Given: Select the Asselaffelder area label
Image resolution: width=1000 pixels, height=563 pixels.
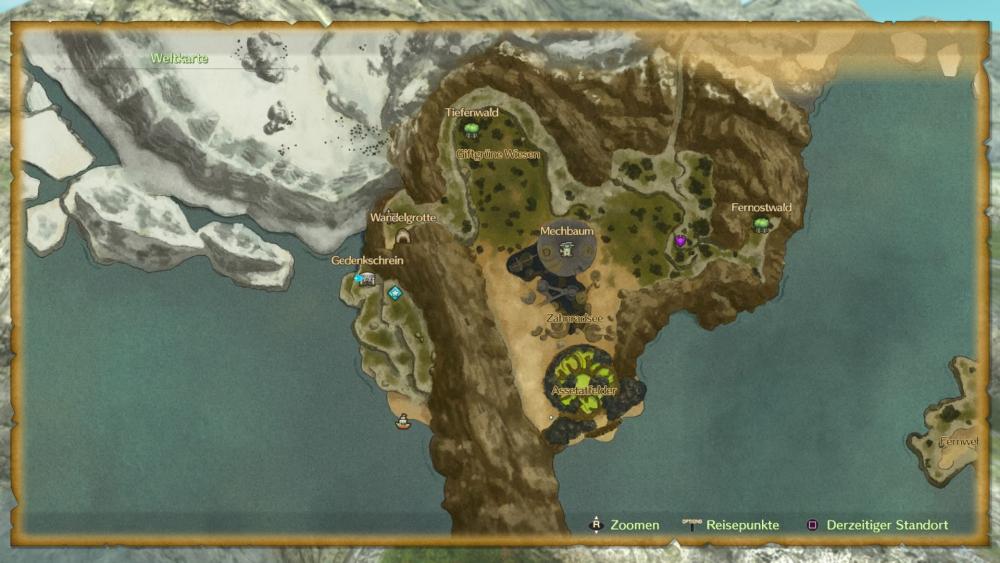Looking at the screenshot, I should pyautogui.click(x=584, y=390).
